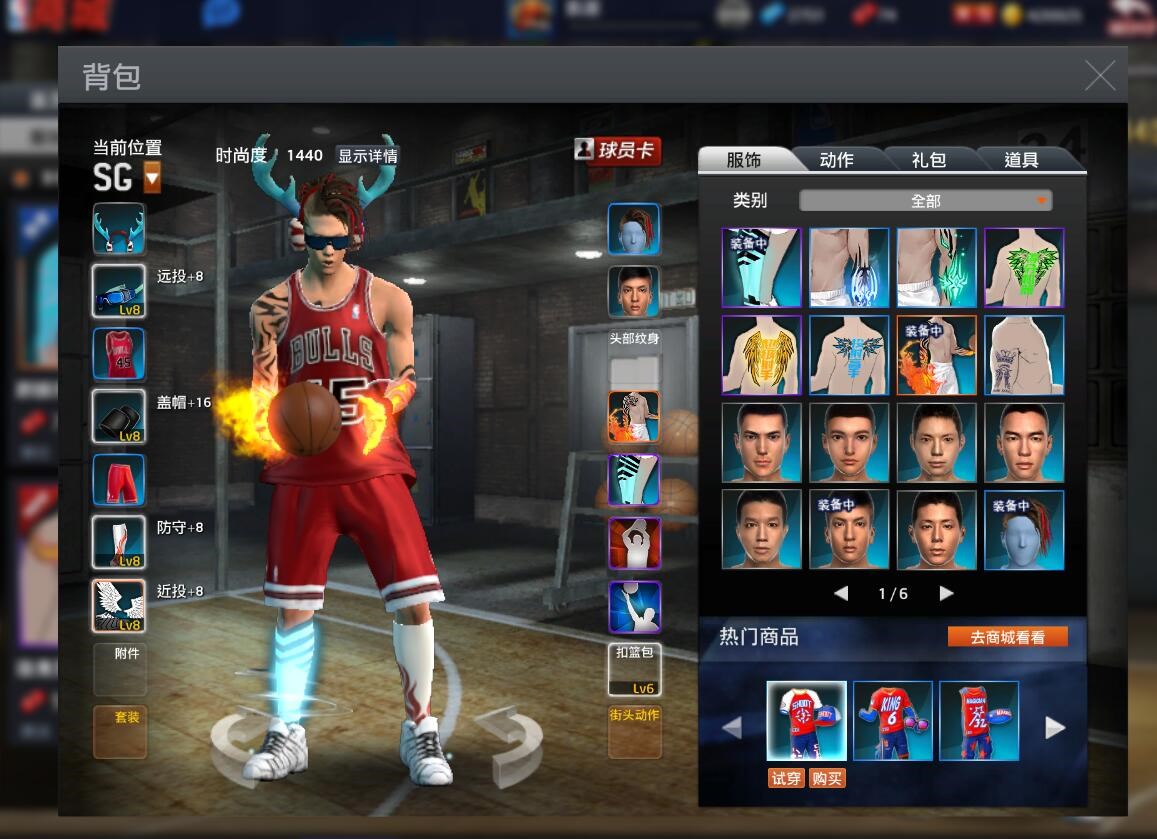Viewport: 1157px width, 839px height.
Task: Select the antler headwear equipment slot
Action: (x=119, y=229)
